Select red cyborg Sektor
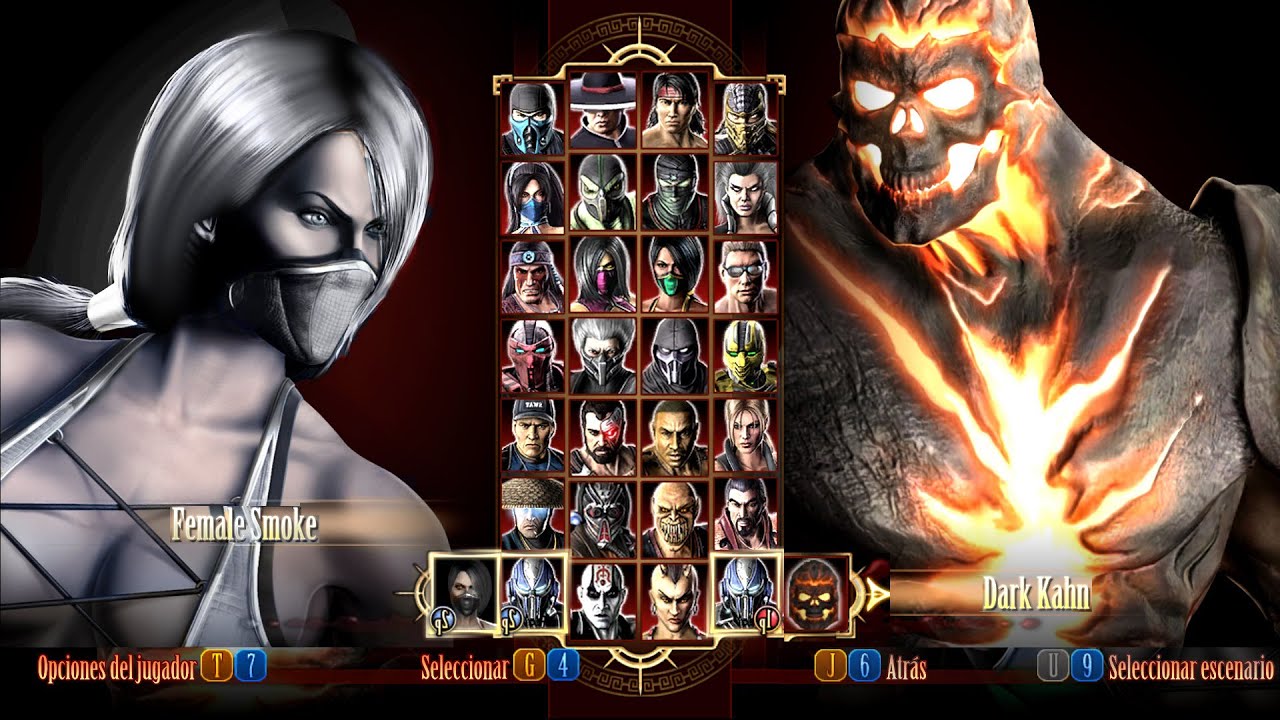Screen dimensions: 1280x720 pos(535,356)
